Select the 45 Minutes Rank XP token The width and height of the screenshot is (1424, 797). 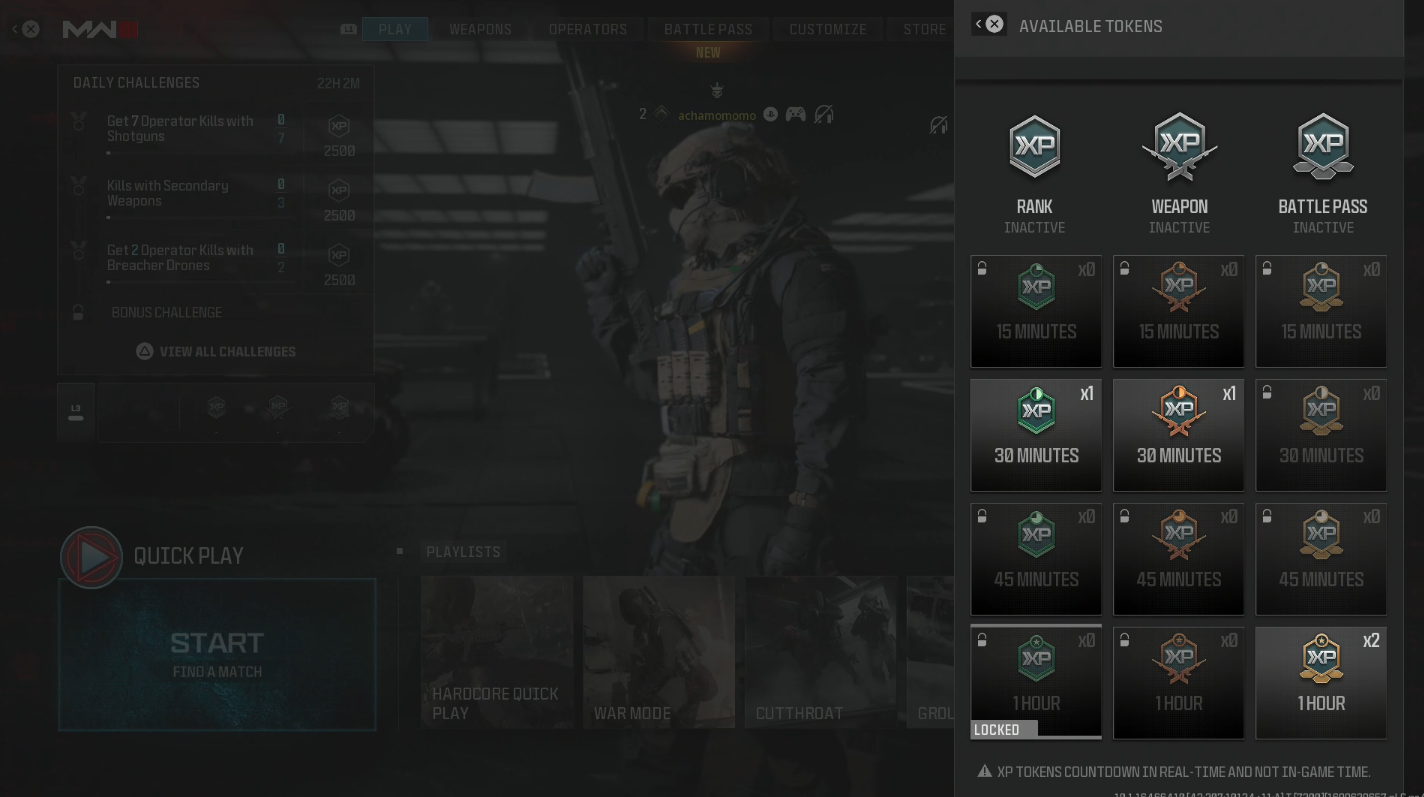coord(1036,559)
